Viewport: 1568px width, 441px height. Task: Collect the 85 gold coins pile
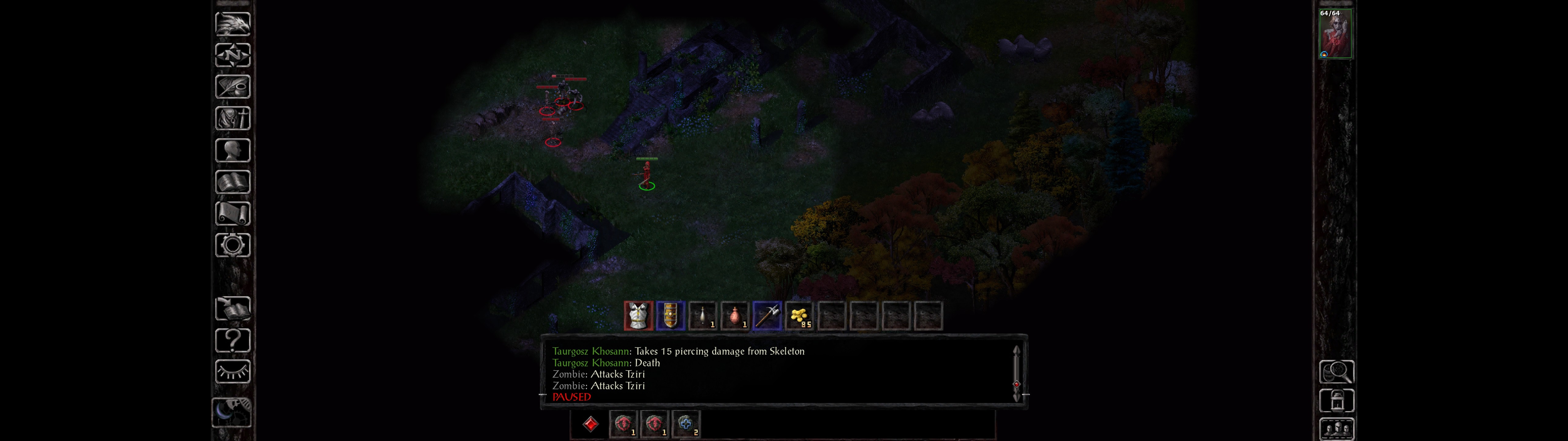coord(799,316)
